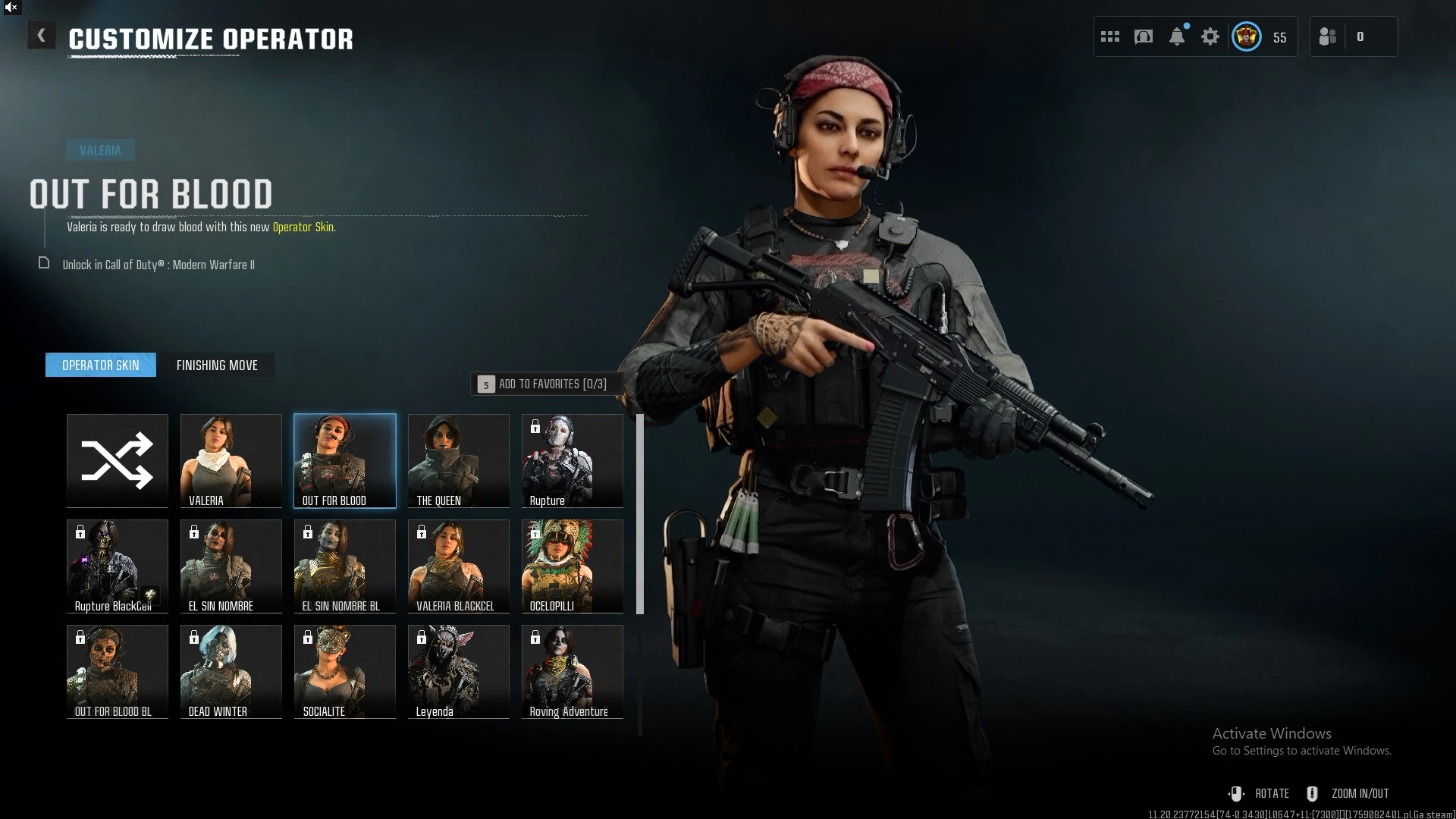Viewport: 1456px width, 819px height.
Task: Select the Operator Skin tab
Action: click(101, 366)
